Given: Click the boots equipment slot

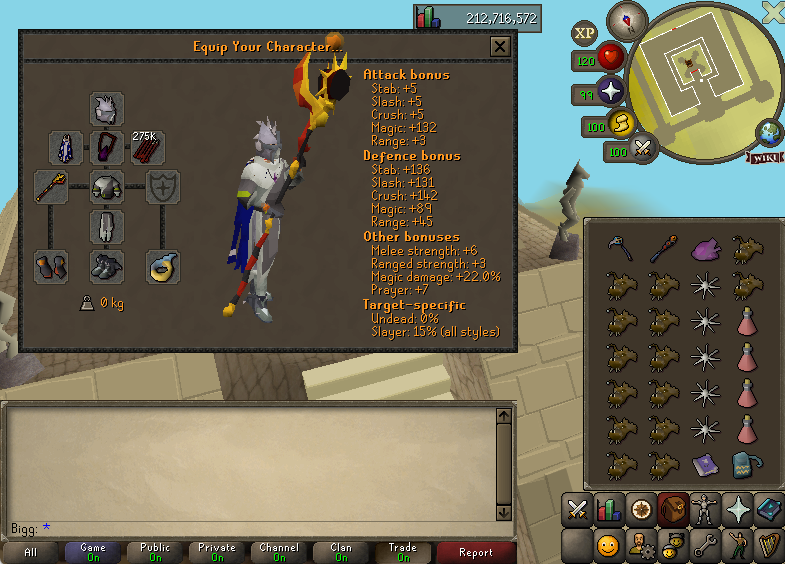Looking at the screenshot, I should tap(107, 267).
